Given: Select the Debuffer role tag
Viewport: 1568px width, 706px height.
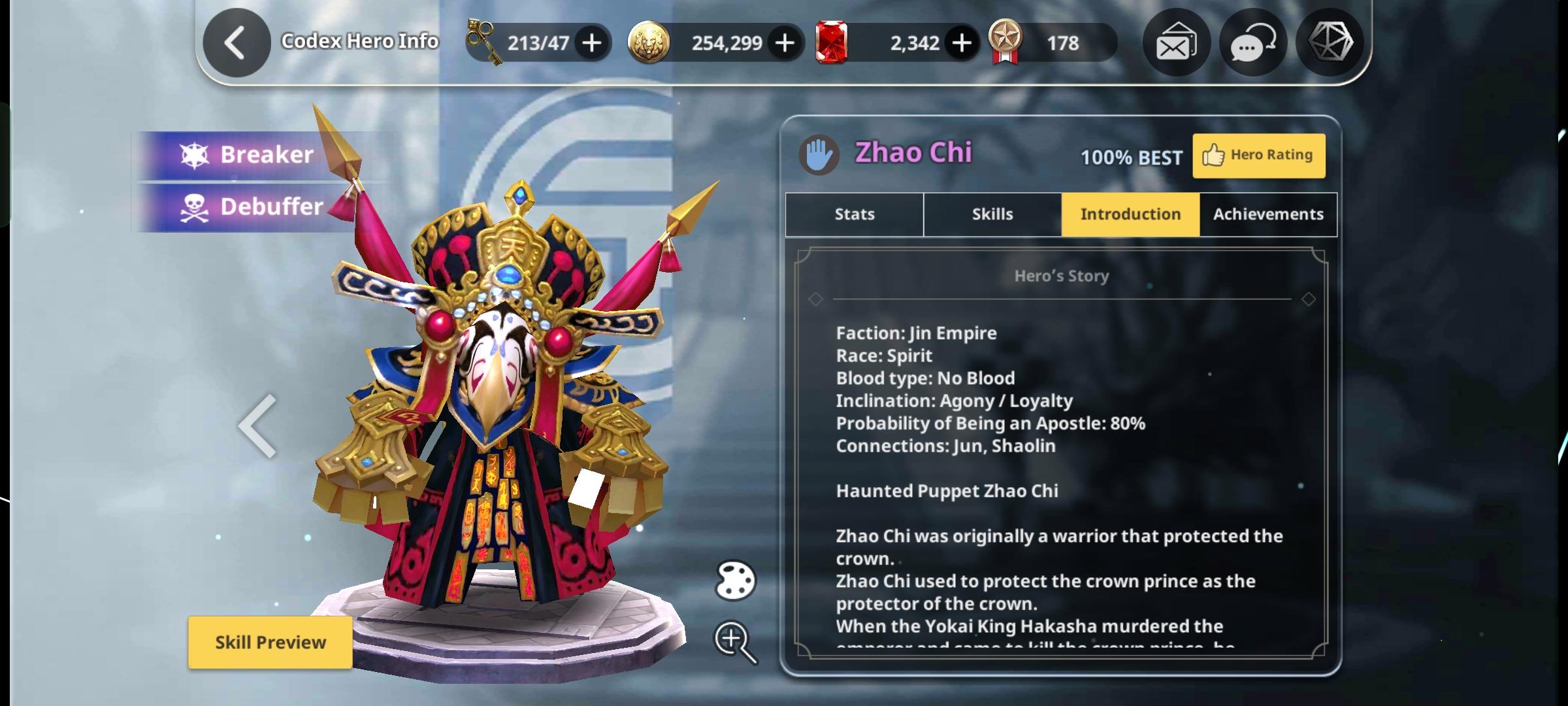Looking at the screenshot, I should pyautogui.click(x=255, y=207).
